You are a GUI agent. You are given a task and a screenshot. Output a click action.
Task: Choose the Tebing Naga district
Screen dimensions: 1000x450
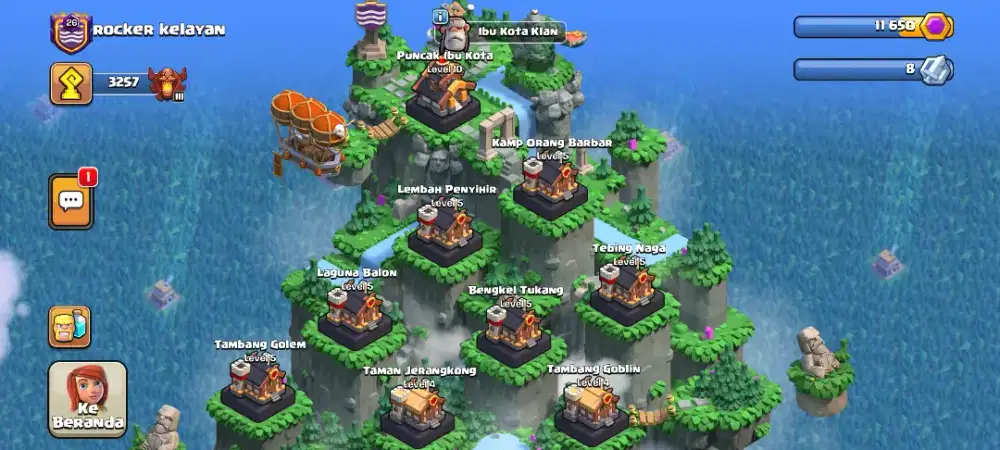pyautogui.click(x=627, y=290)
